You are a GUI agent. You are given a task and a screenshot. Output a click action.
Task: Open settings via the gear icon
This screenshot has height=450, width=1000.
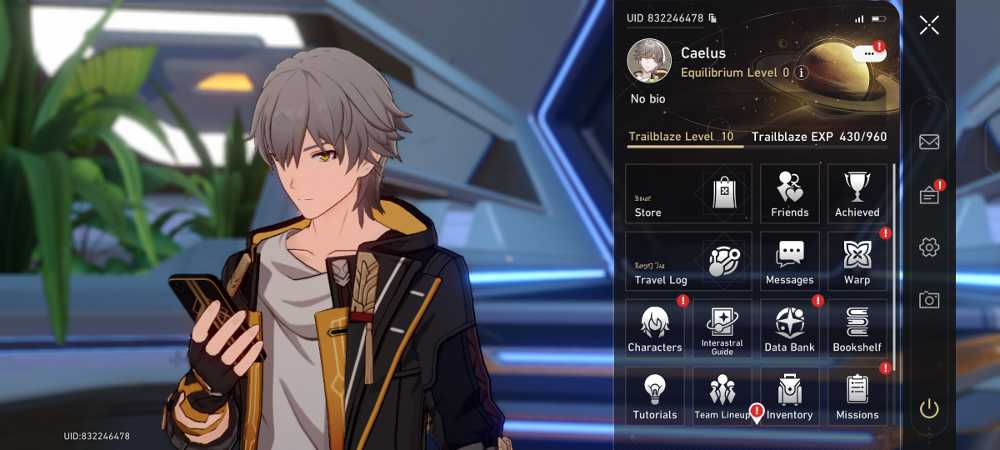point(929,247)
